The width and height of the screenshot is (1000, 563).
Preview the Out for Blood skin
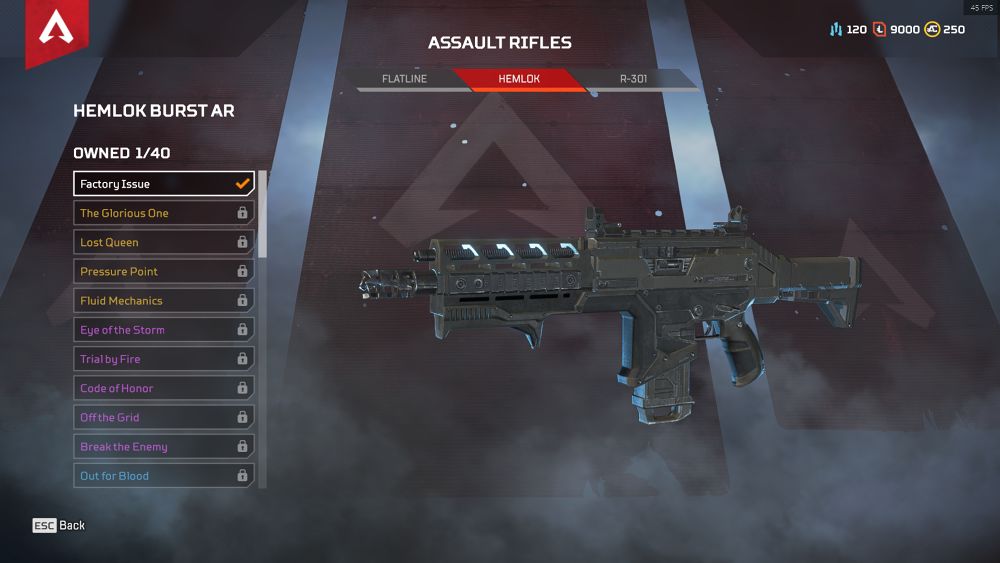tap(164, 476)
